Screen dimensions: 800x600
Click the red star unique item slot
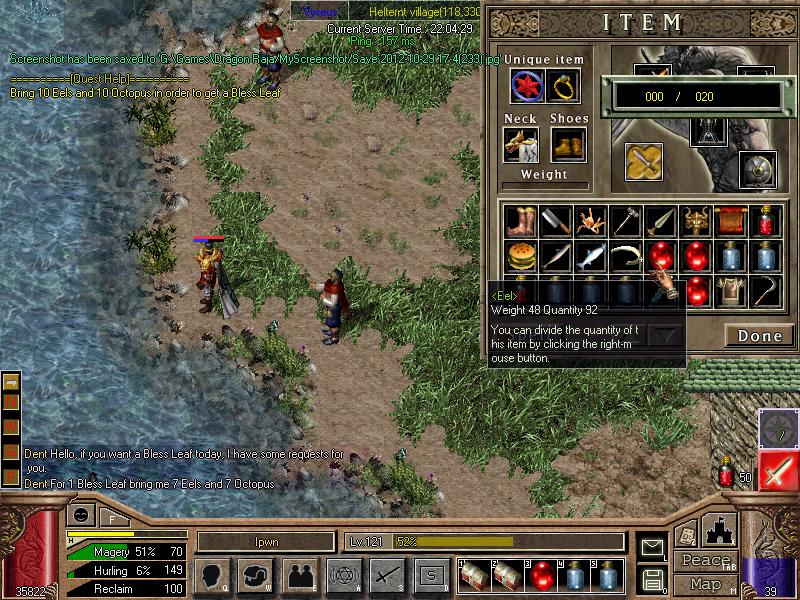click(527, 87)
